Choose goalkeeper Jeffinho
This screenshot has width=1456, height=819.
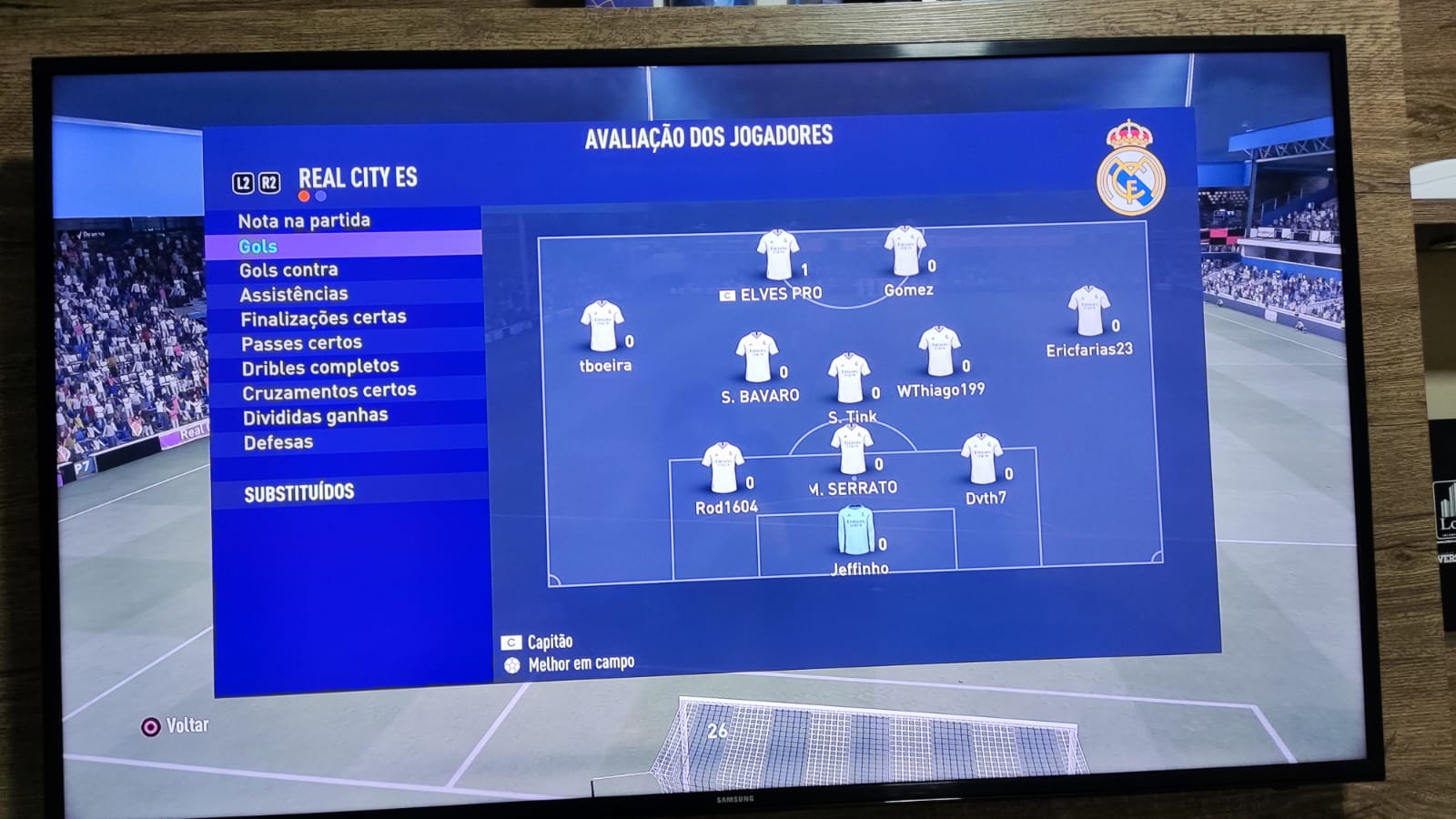pos(855,531)
